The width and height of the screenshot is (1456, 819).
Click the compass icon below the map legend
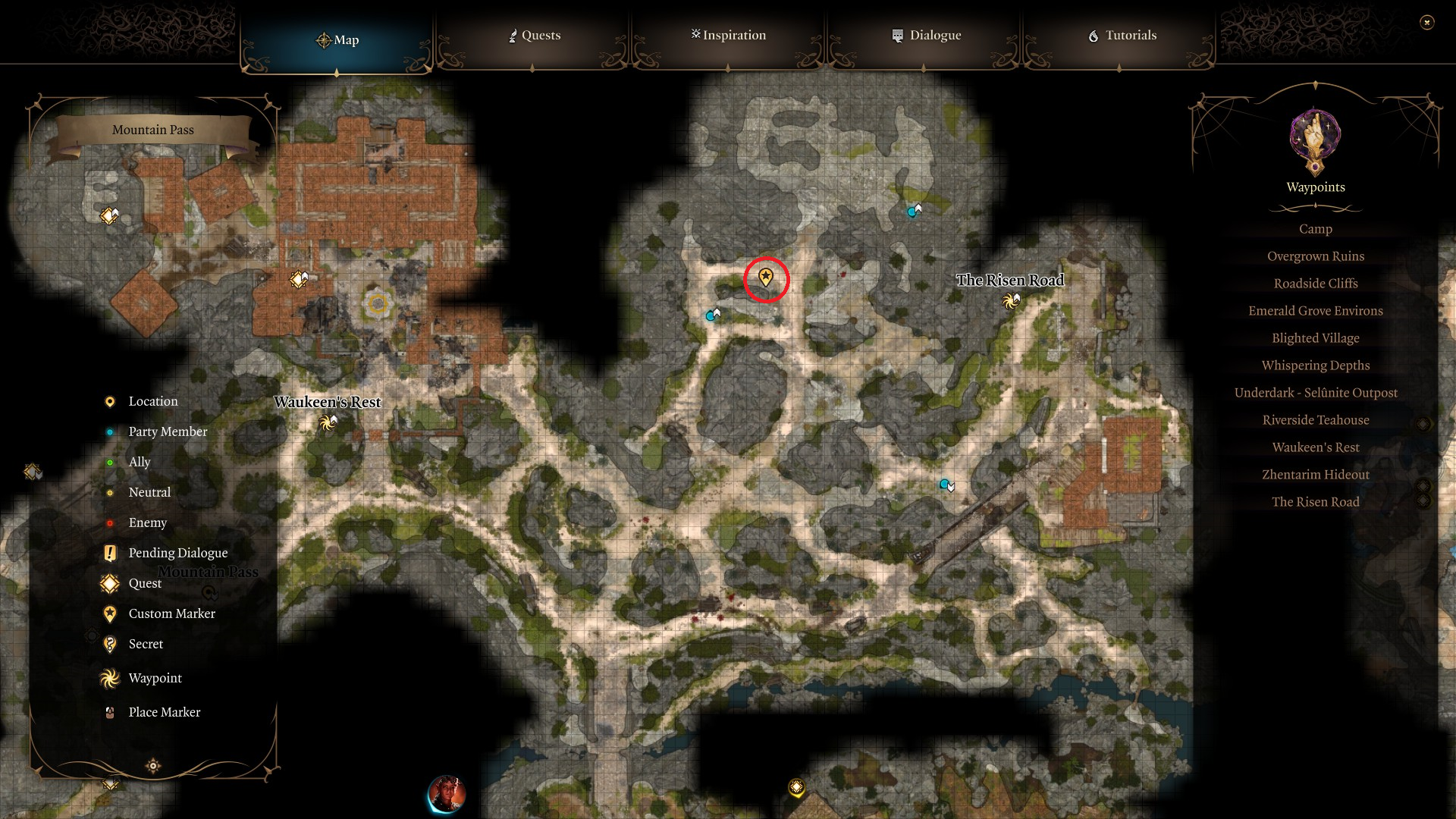[152, 767]
